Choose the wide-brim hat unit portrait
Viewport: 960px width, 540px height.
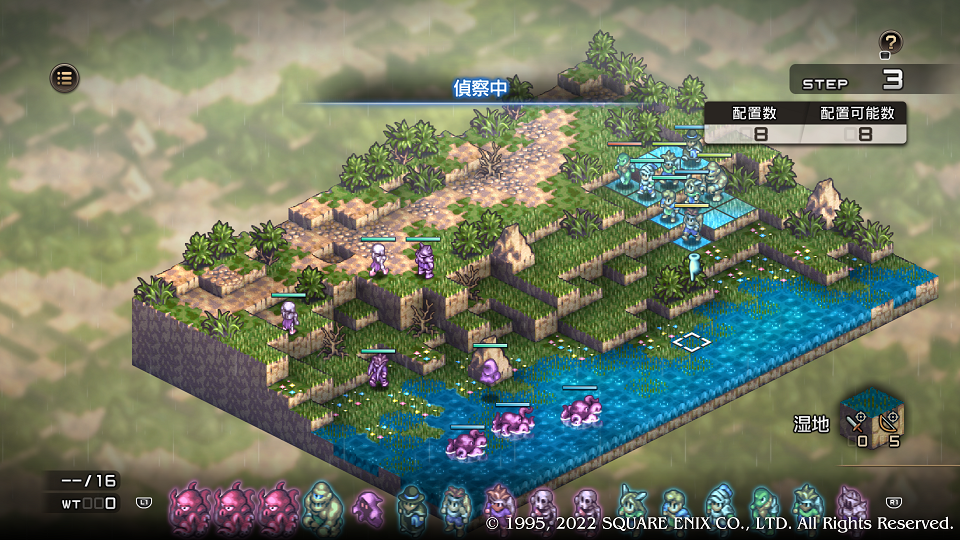[410, 505]
